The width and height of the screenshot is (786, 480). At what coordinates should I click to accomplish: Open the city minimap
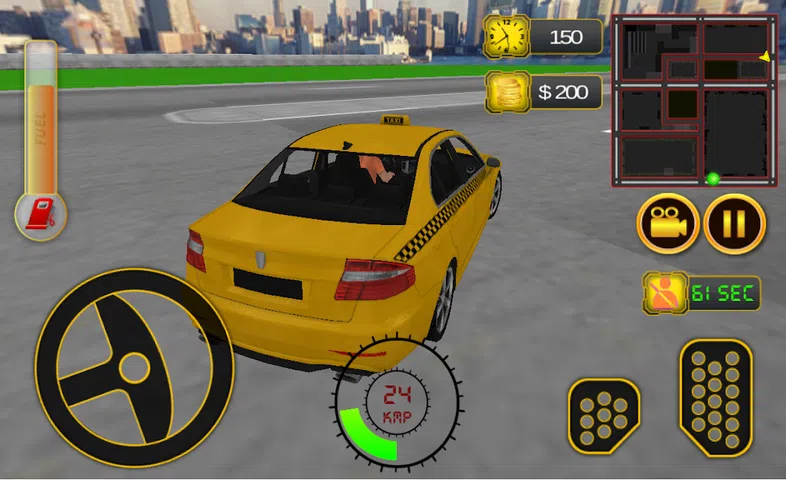click(694, 100)
